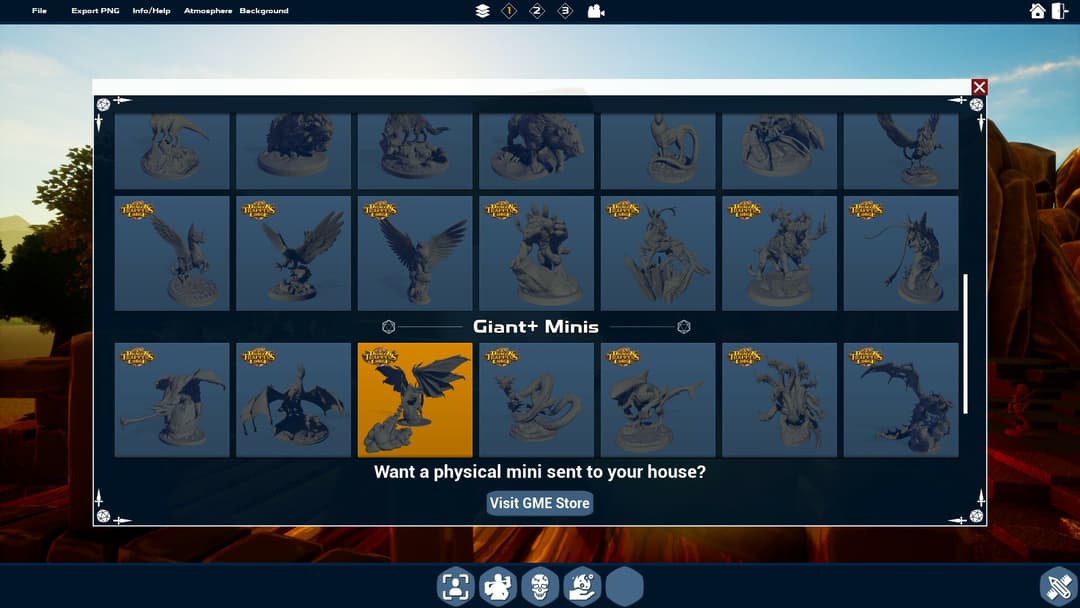The image size is (1080, 608).
Task: Visit the GME Store
Action: pyautogui.click(x=540, y=503)
